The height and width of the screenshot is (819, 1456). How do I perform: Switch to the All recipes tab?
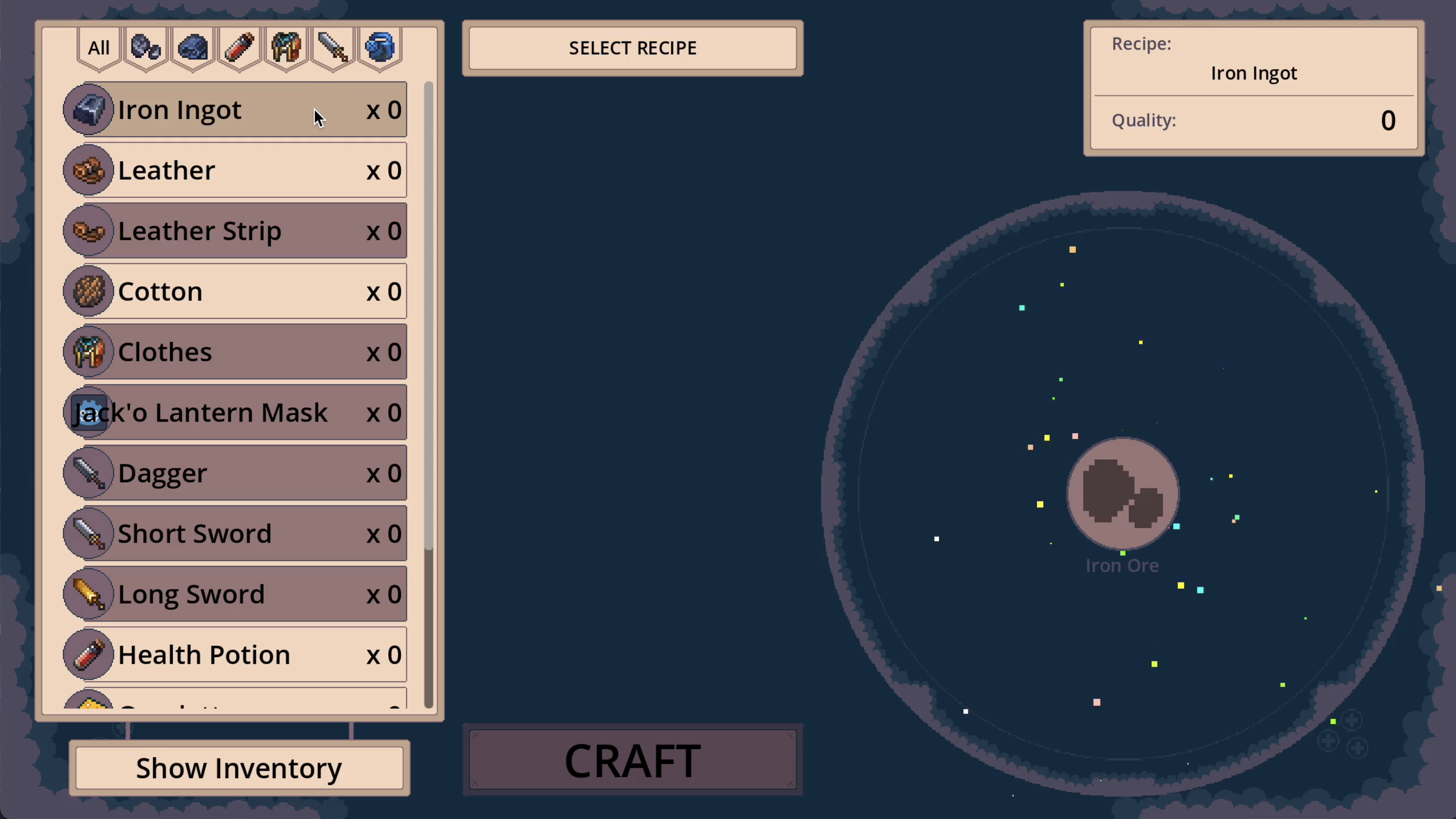99,48
